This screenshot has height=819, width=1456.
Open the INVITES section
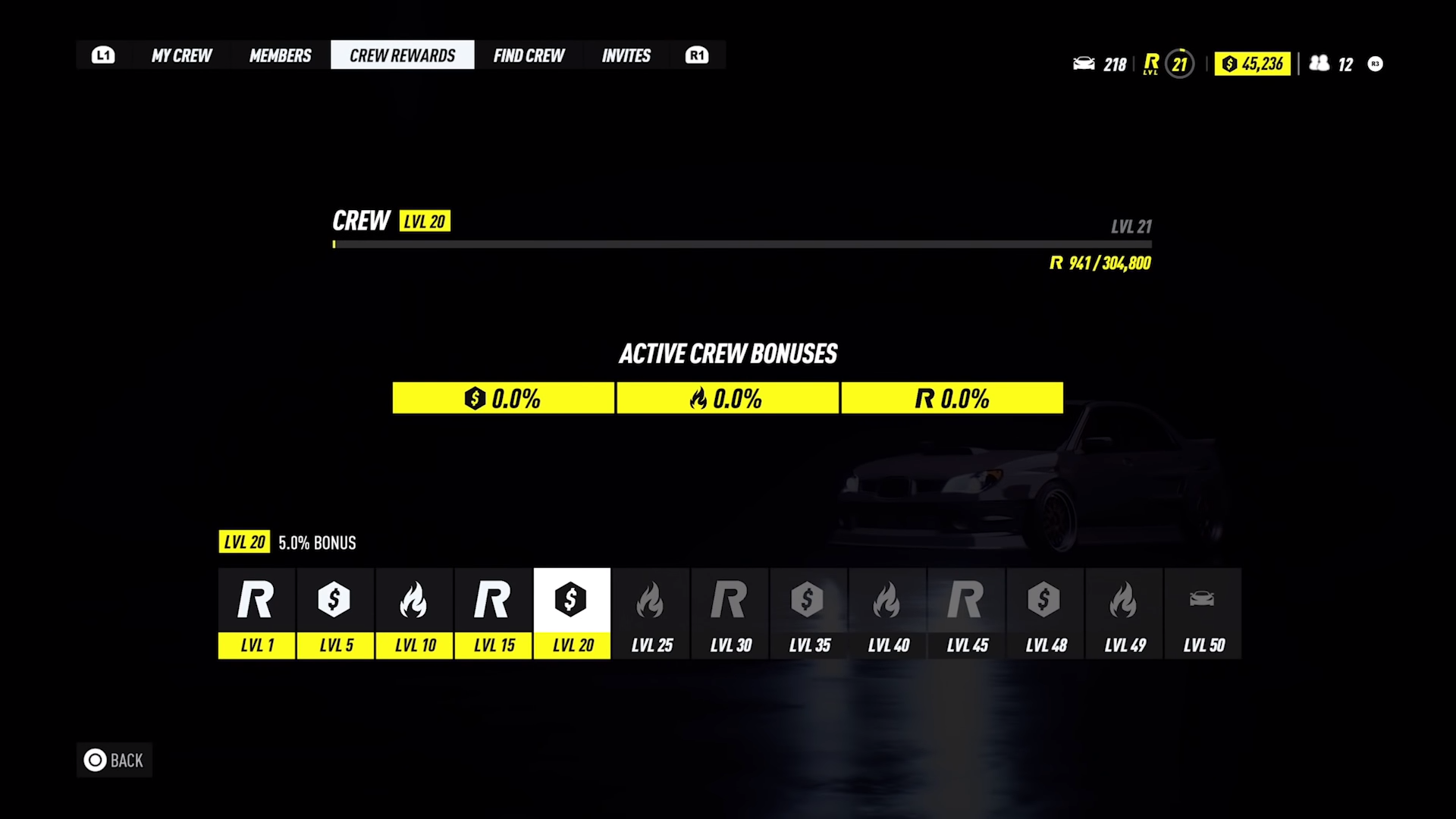(x=626, y=55)
